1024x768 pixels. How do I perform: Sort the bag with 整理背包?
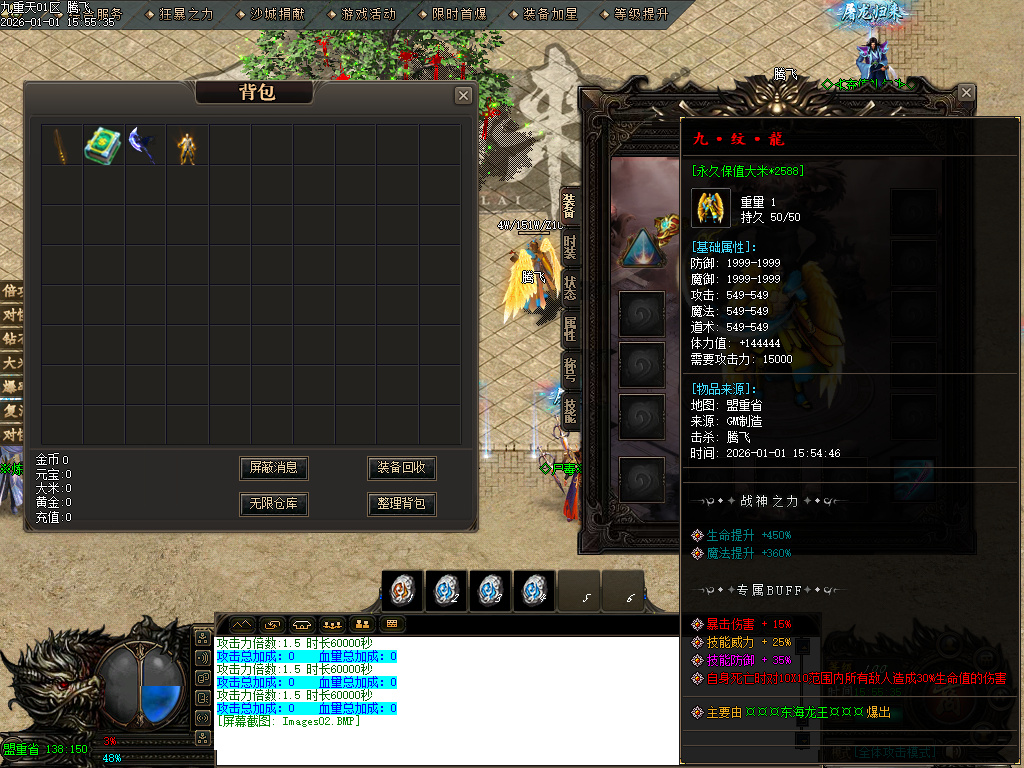tap(401, 504)
